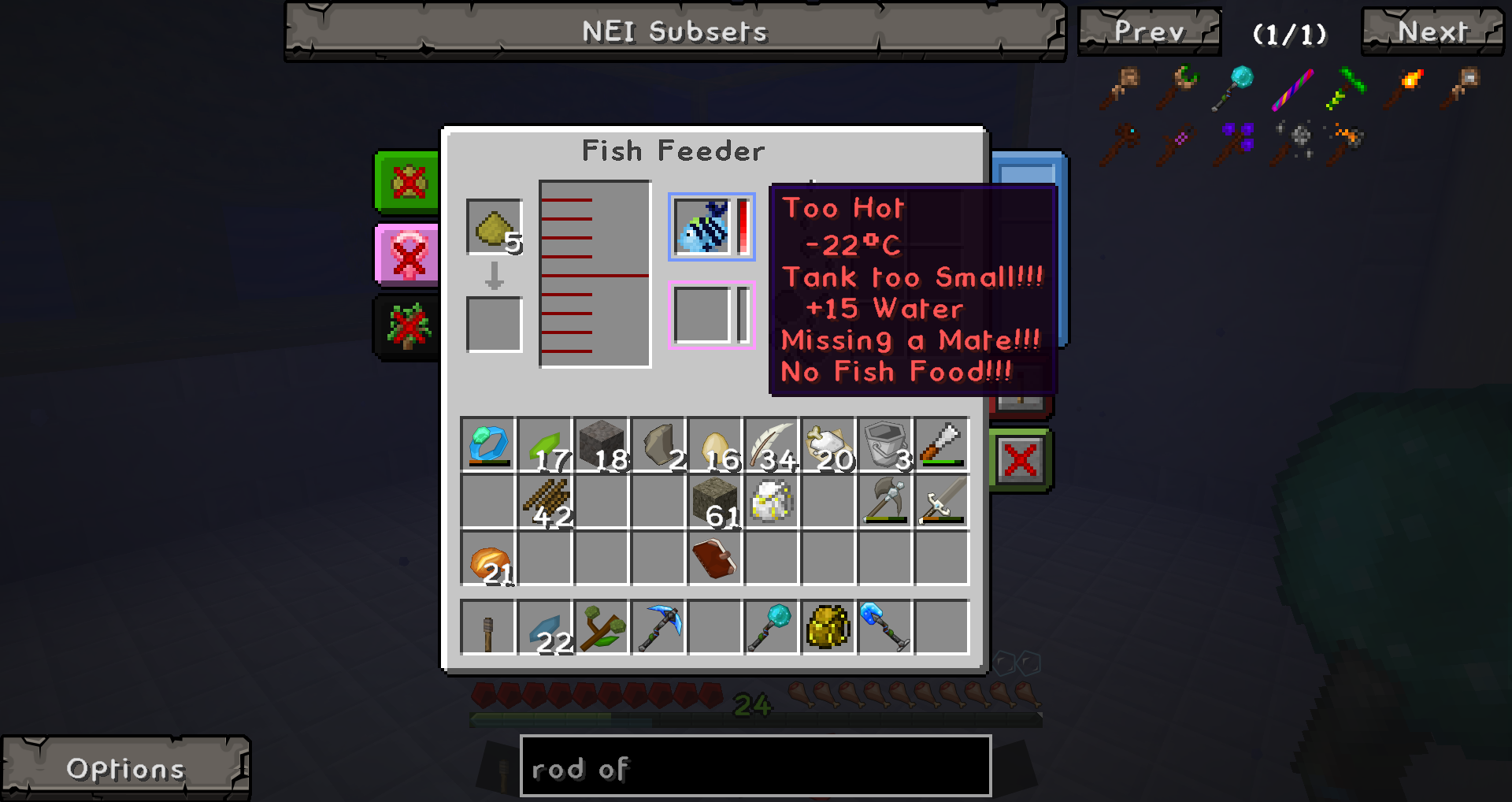
Task: Select the bucket stack of 3
Action: tap(885, 444)
